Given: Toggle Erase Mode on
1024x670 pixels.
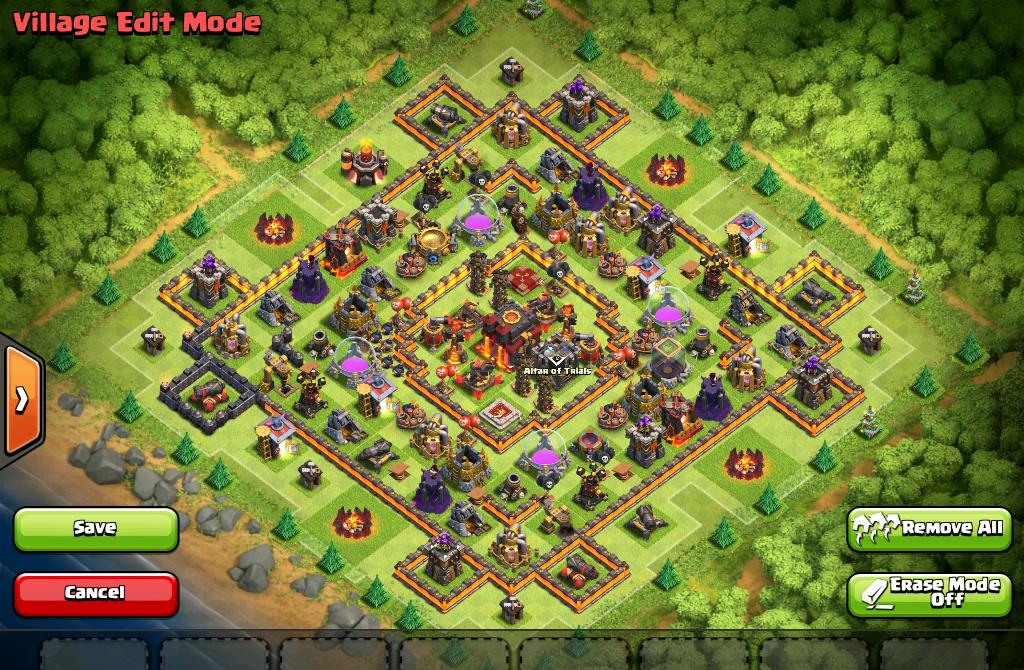Looking at the screenshot, I should coord(929,593).
